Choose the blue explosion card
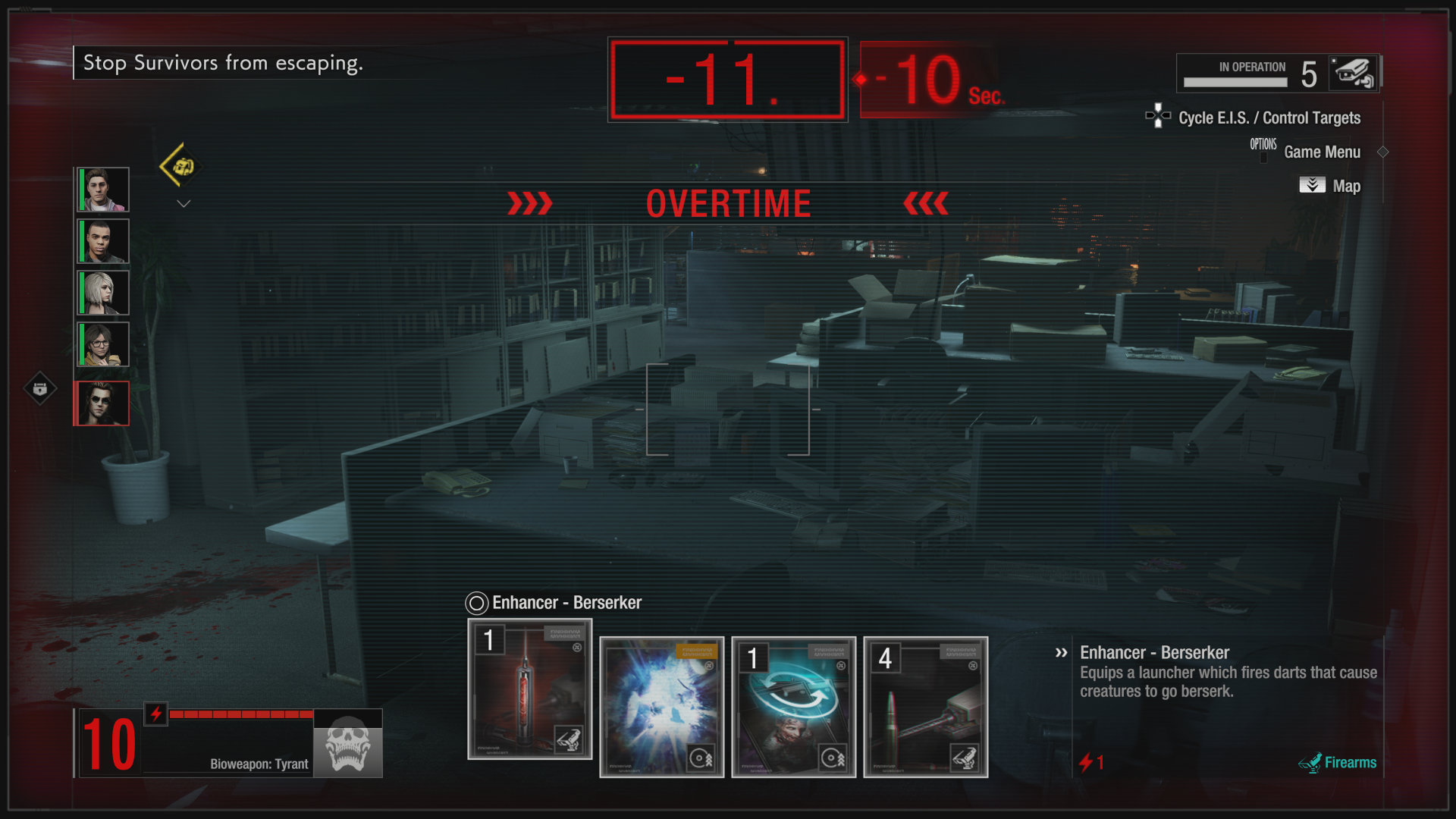1456x819 pixels. [661, 707]
